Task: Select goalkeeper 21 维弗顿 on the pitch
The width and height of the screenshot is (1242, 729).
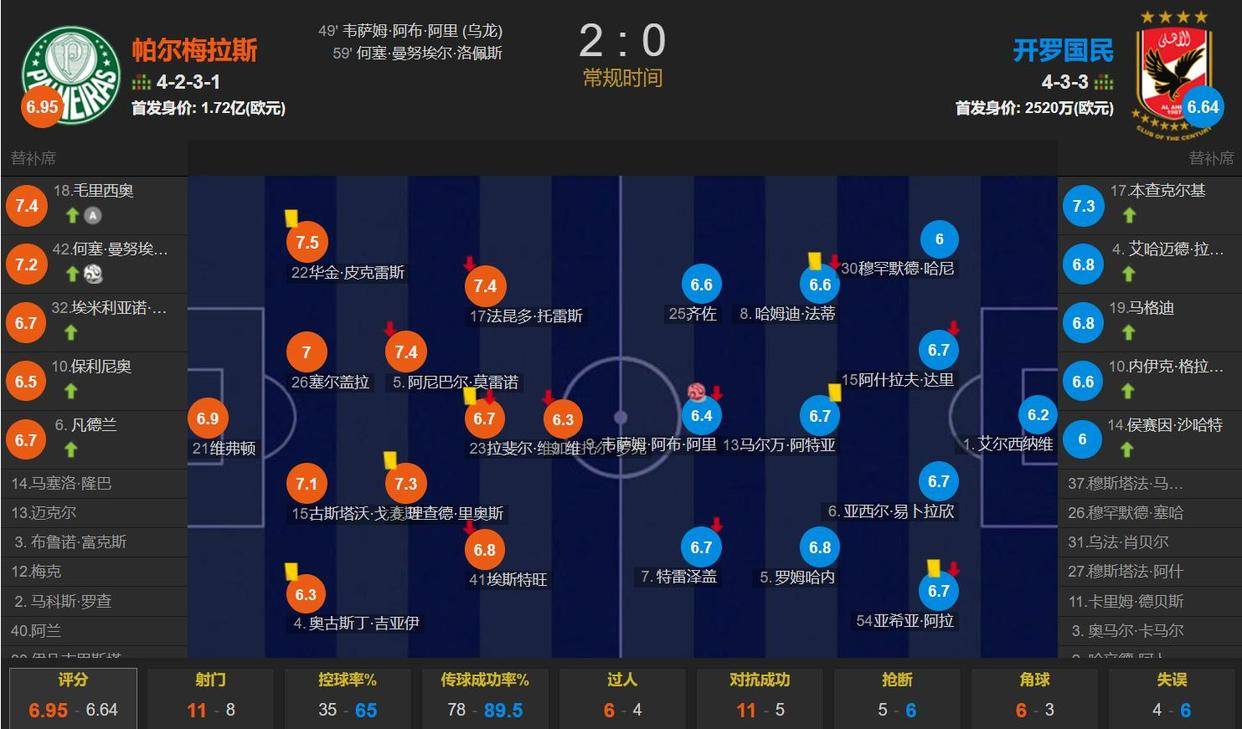Action: pyautogui.click(x=207, y=420)
